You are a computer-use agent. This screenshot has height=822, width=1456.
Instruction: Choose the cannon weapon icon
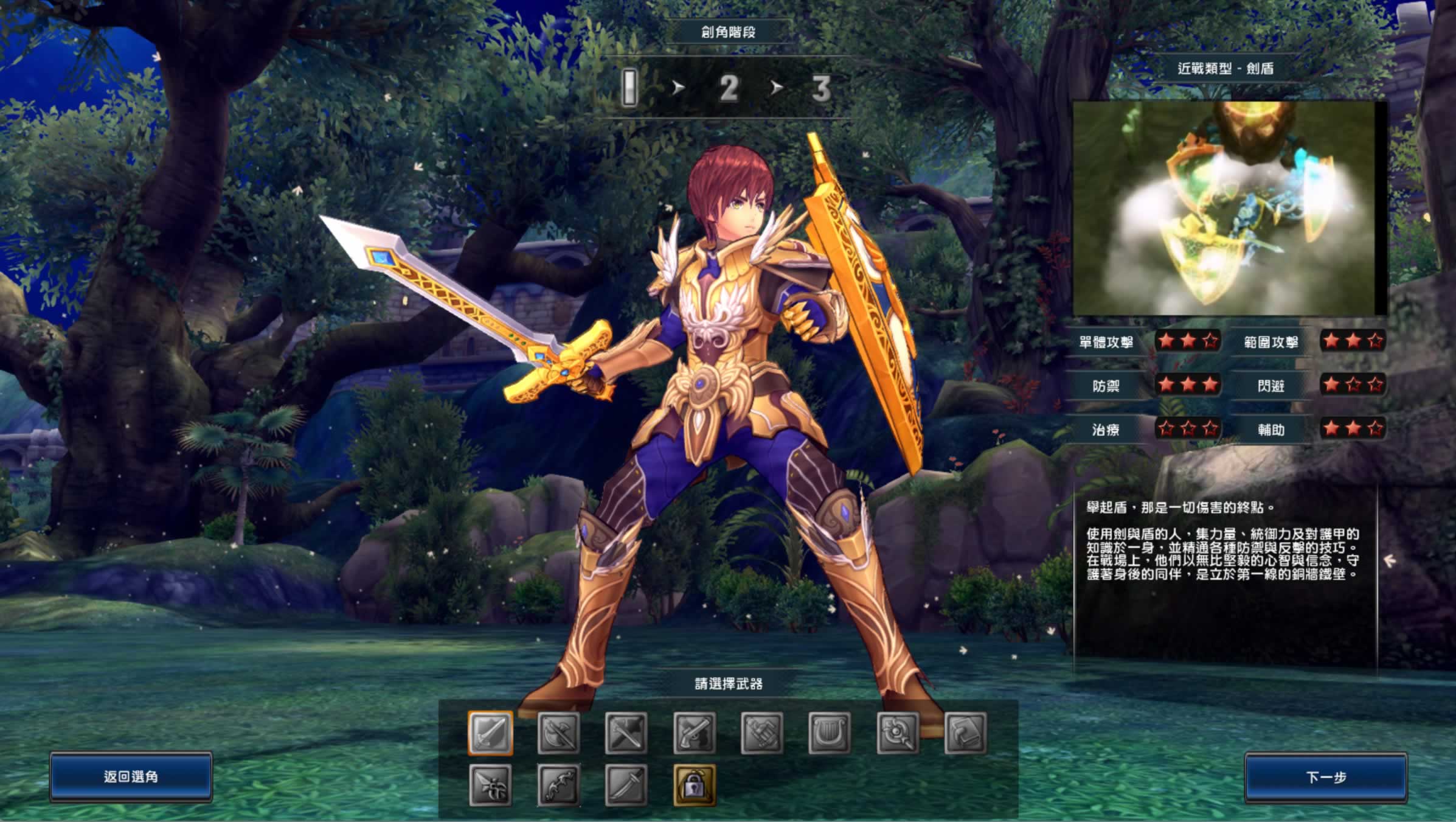click(762, 733)
